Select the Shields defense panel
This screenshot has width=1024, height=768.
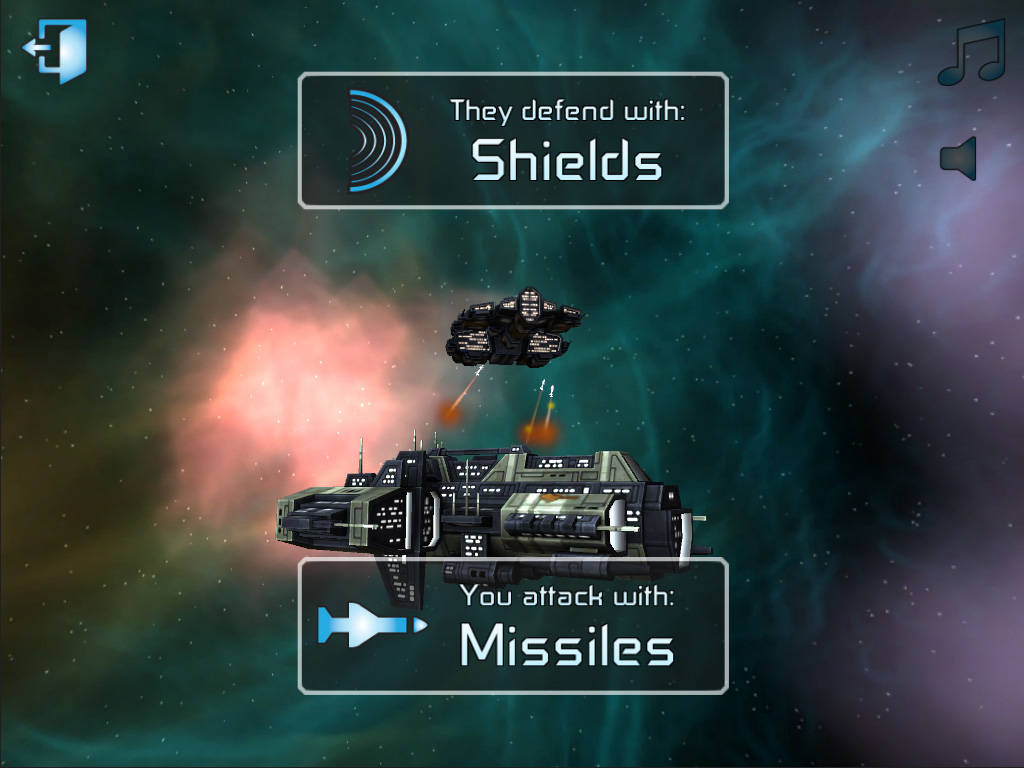tap(513, 141)
